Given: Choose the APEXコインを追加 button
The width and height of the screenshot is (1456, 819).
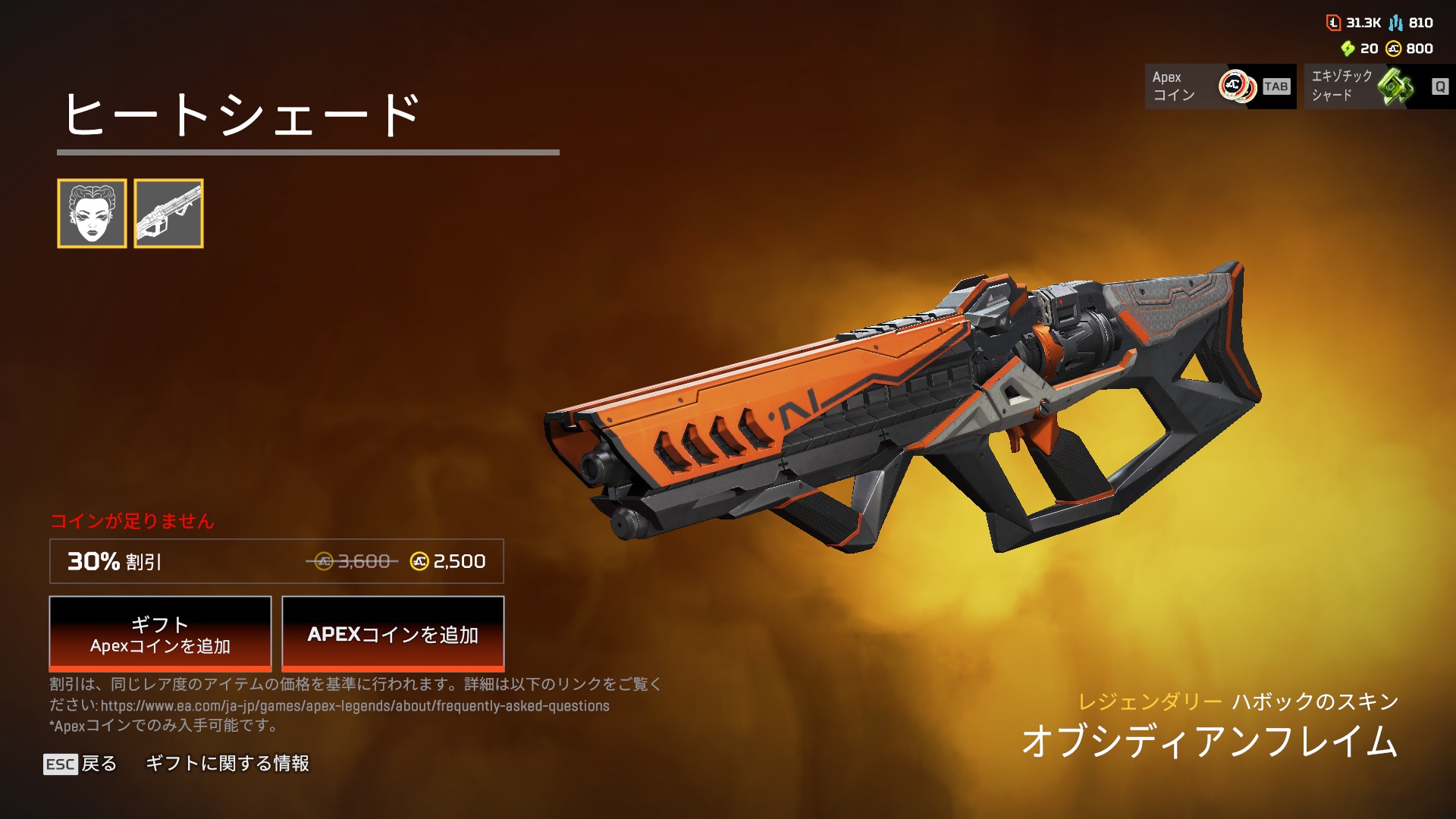Looking at the screenshot, I should (x=393, y=634).
